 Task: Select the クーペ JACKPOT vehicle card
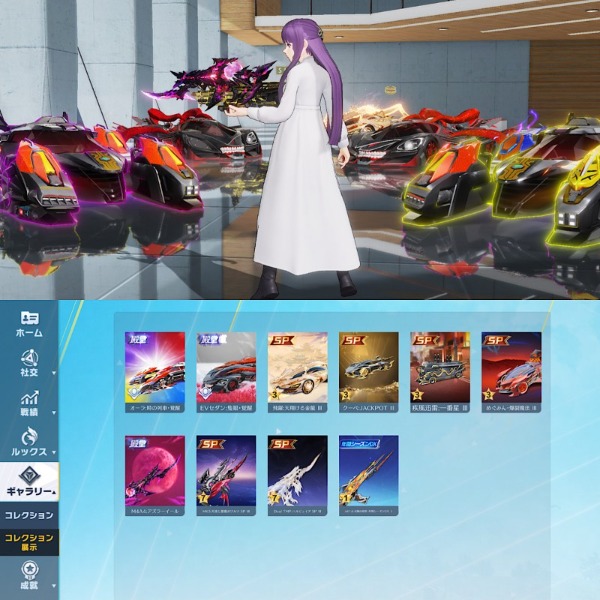tap(368, 370)
